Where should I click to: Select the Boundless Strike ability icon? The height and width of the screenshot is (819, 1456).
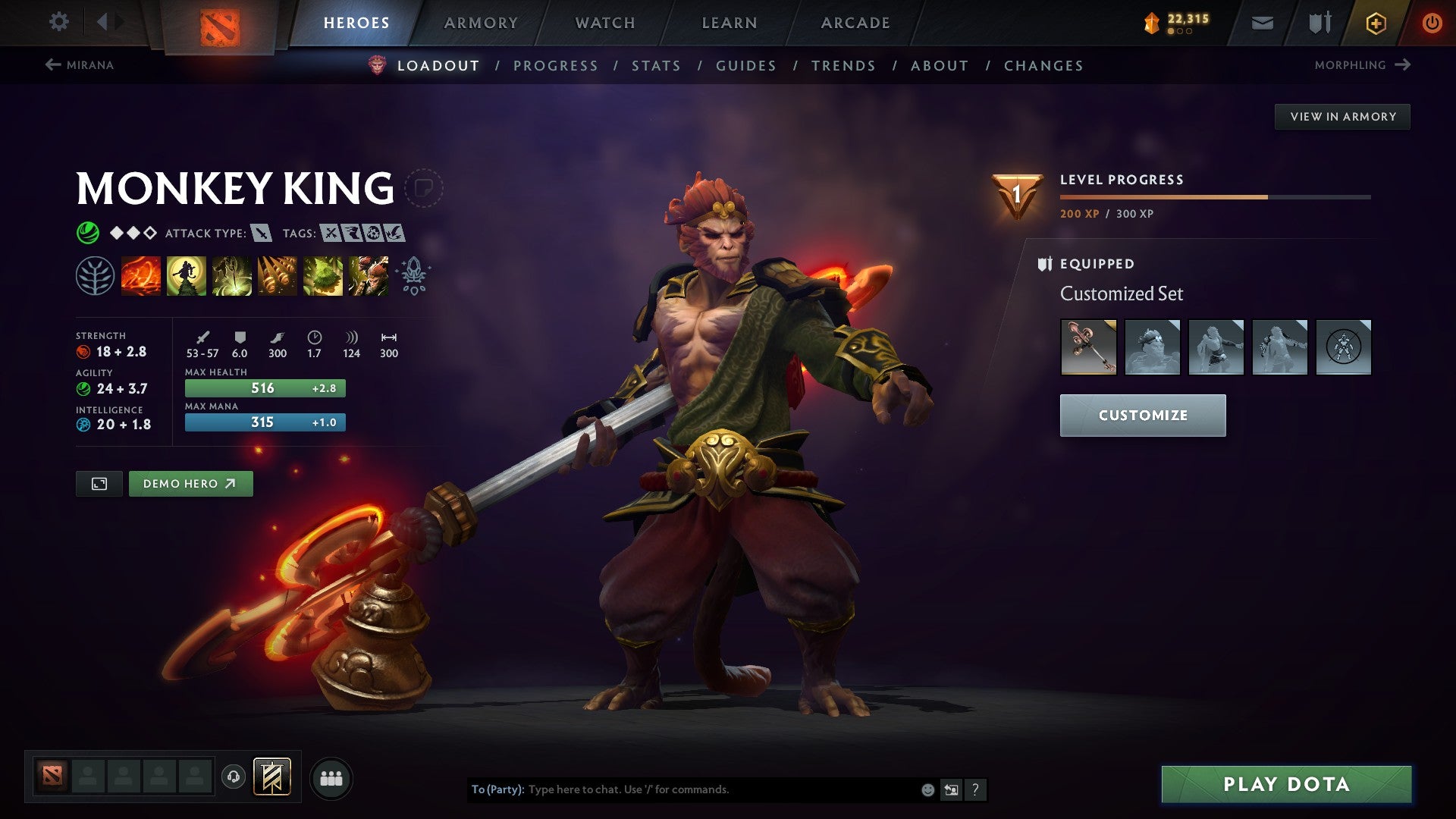click(140, 275)
